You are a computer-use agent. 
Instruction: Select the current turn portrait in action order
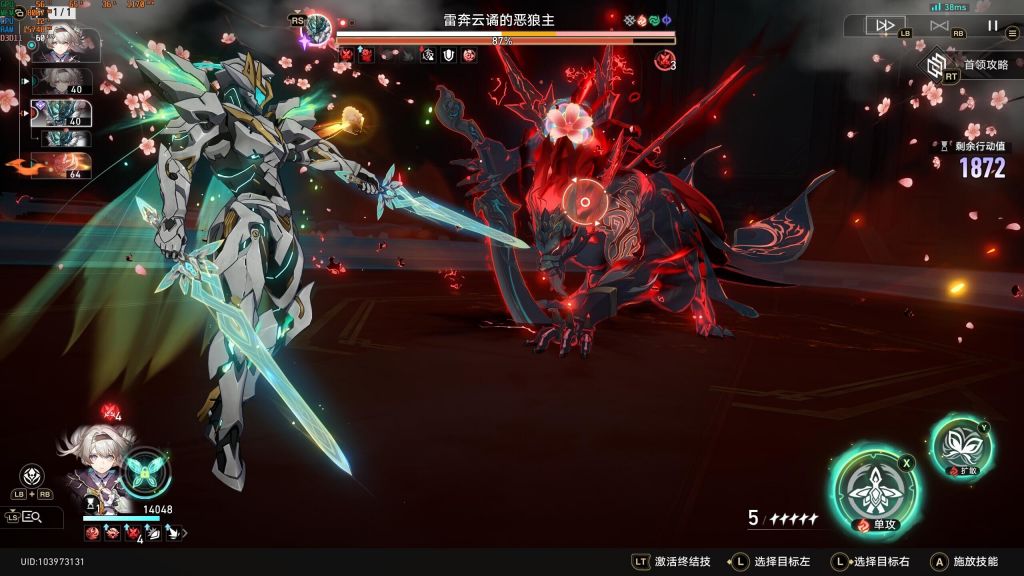click(x=68, y=45)
